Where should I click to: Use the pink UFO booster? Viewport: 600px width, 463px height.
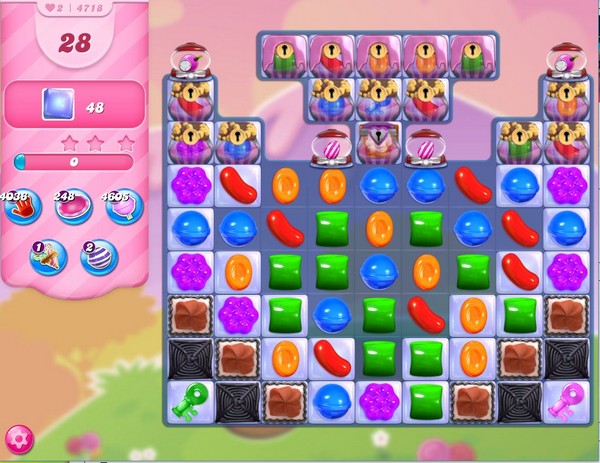coord(72,208)
